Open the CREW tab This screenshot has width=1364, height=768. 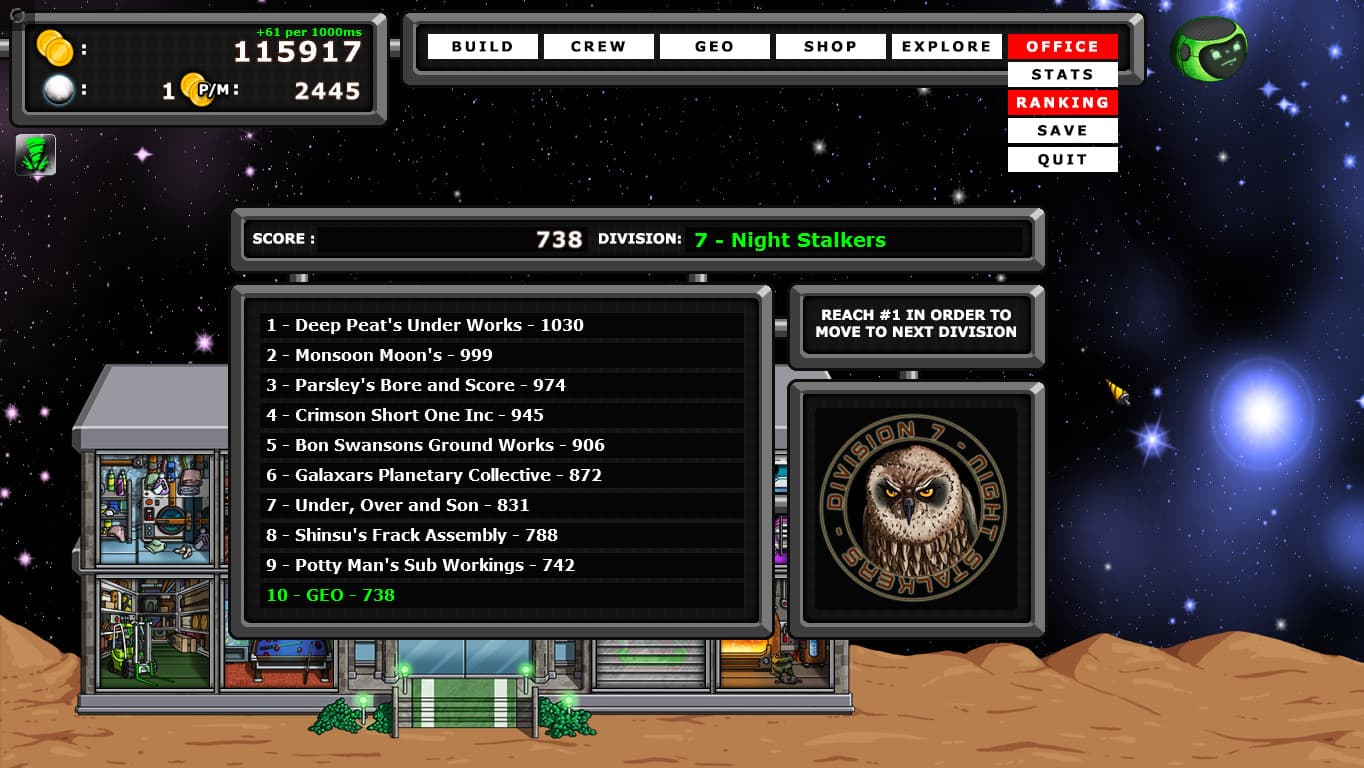pos(598,45)
